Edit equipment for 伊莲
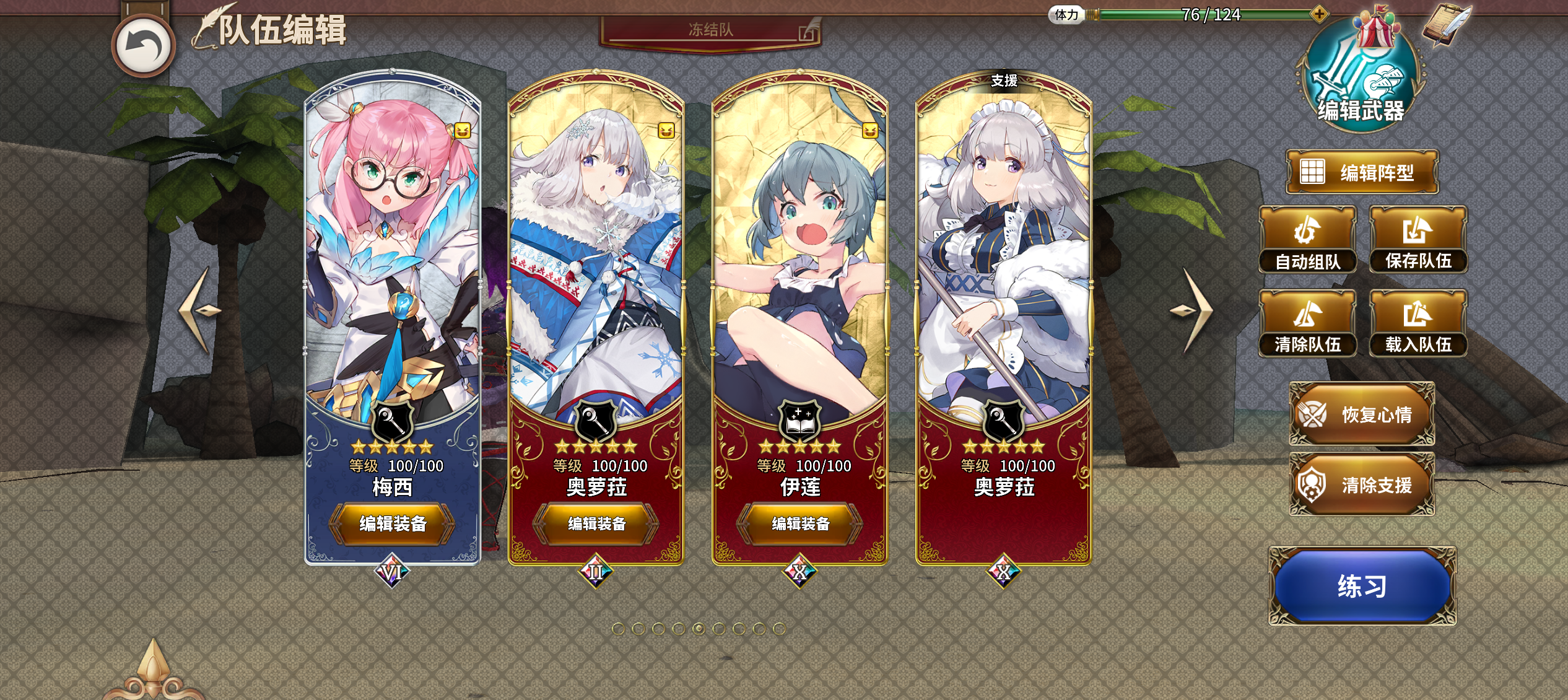 pos(800,523)
